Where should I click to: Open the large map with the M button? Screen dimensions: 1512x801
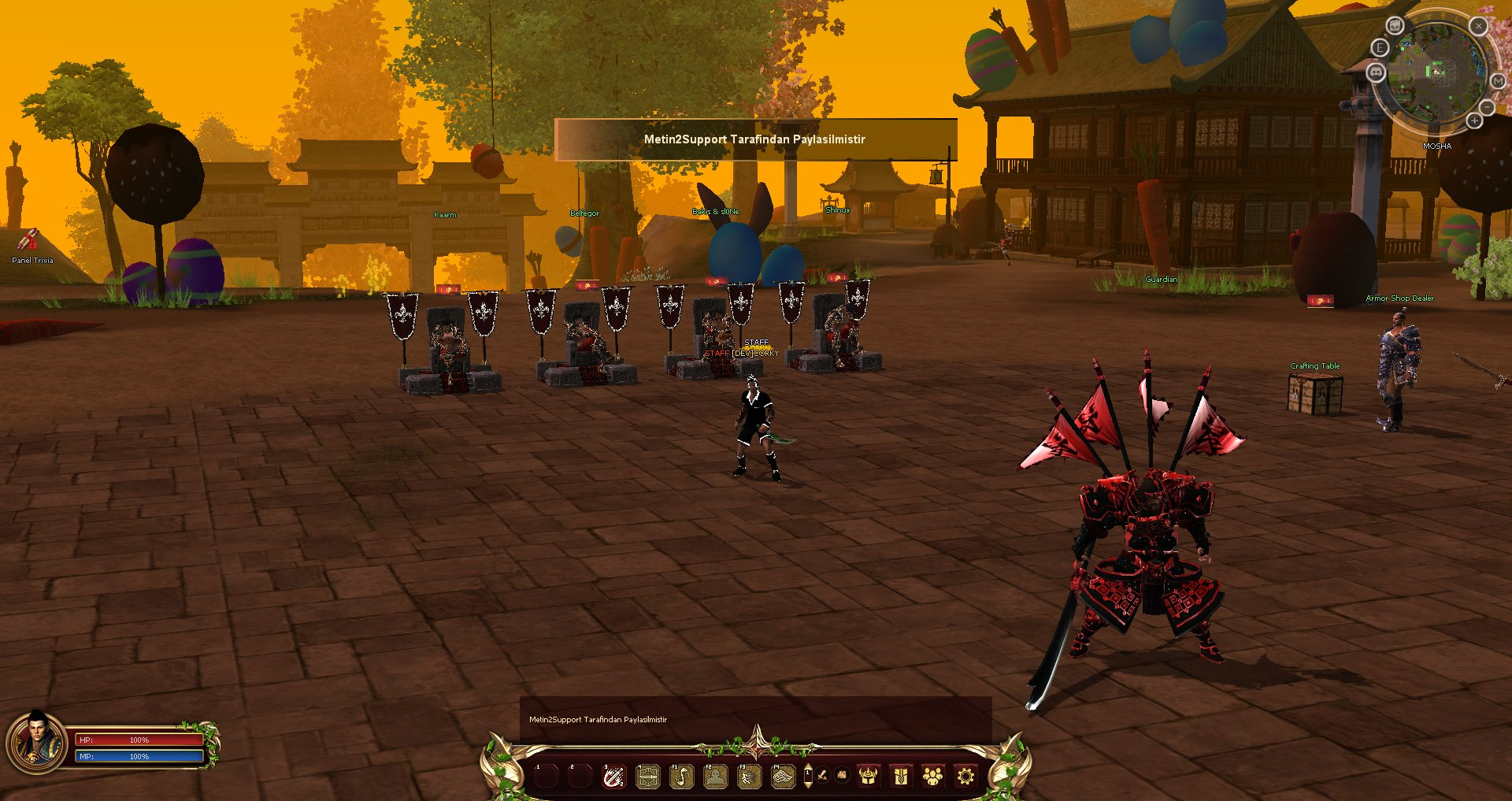(1497, 82)
